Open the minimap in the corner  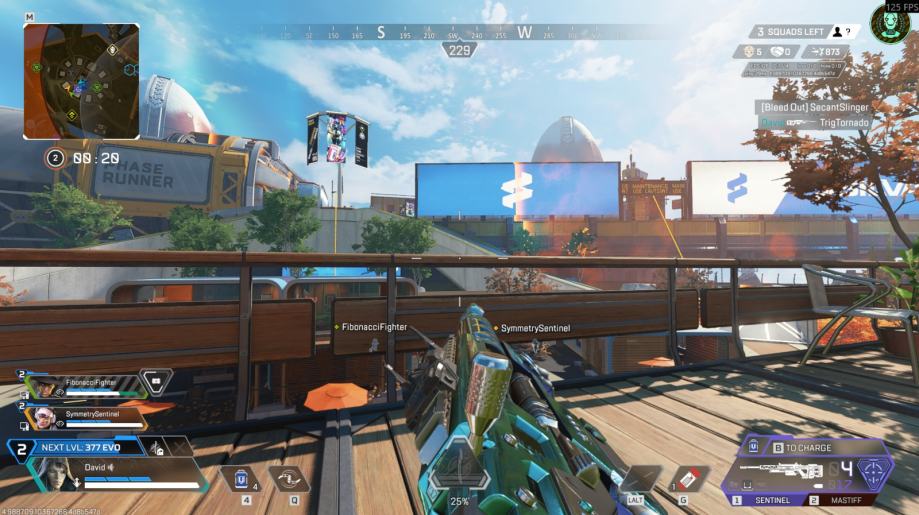tap(81, 80)
